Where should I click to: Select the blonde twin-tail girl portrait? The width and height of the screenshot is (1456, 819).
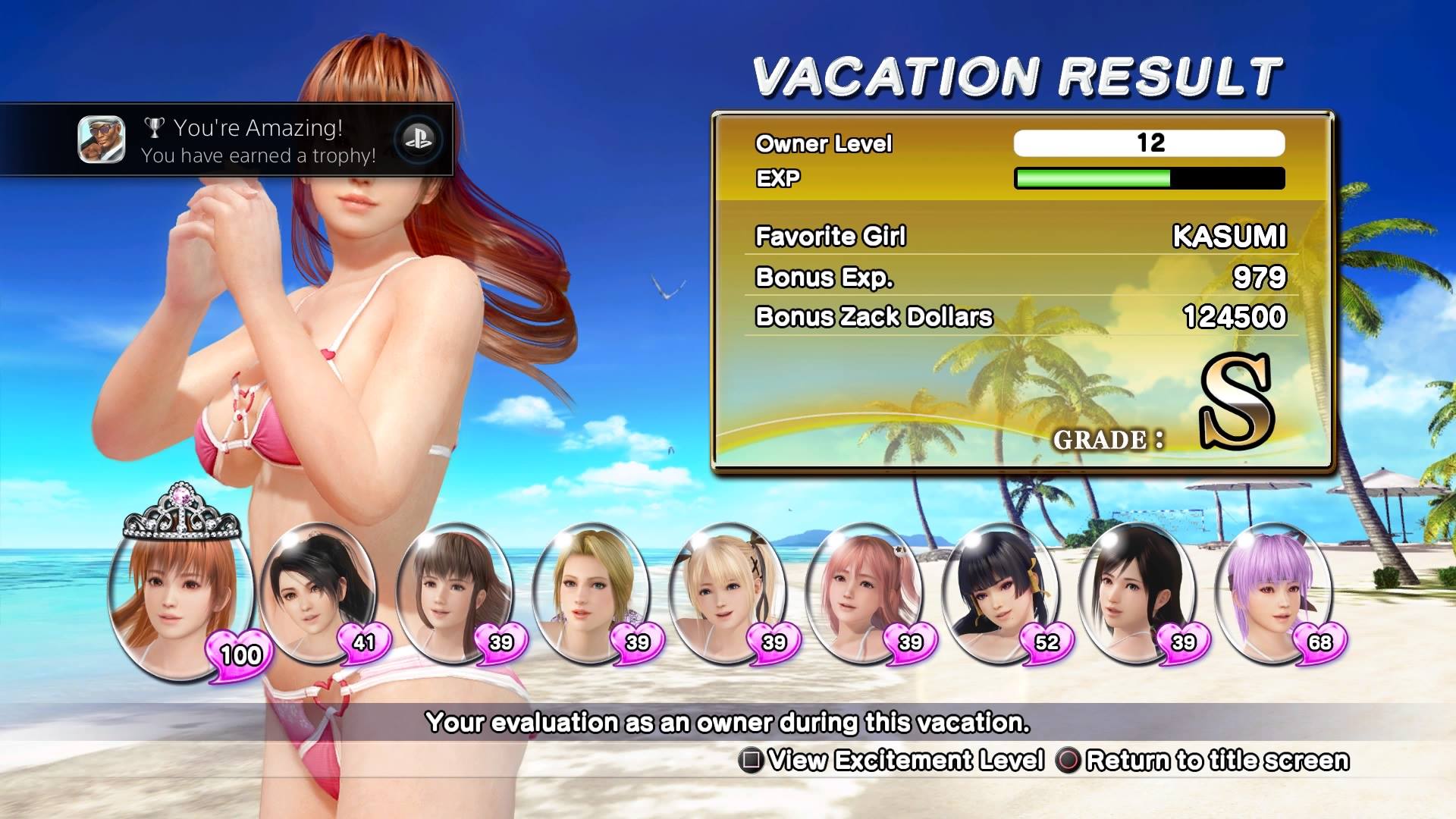(x=728, y=591)
